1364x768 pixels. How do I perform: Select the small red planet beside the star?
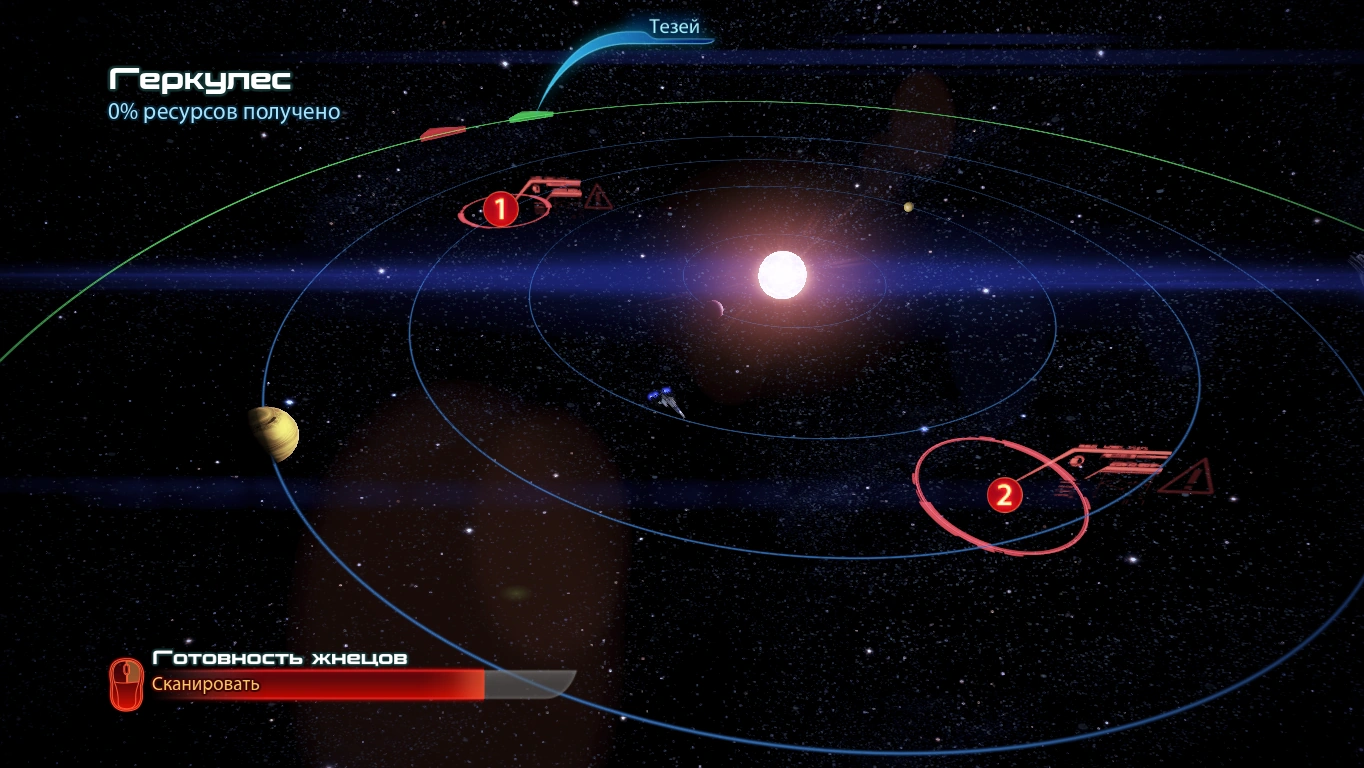click(x=716, y=307)
